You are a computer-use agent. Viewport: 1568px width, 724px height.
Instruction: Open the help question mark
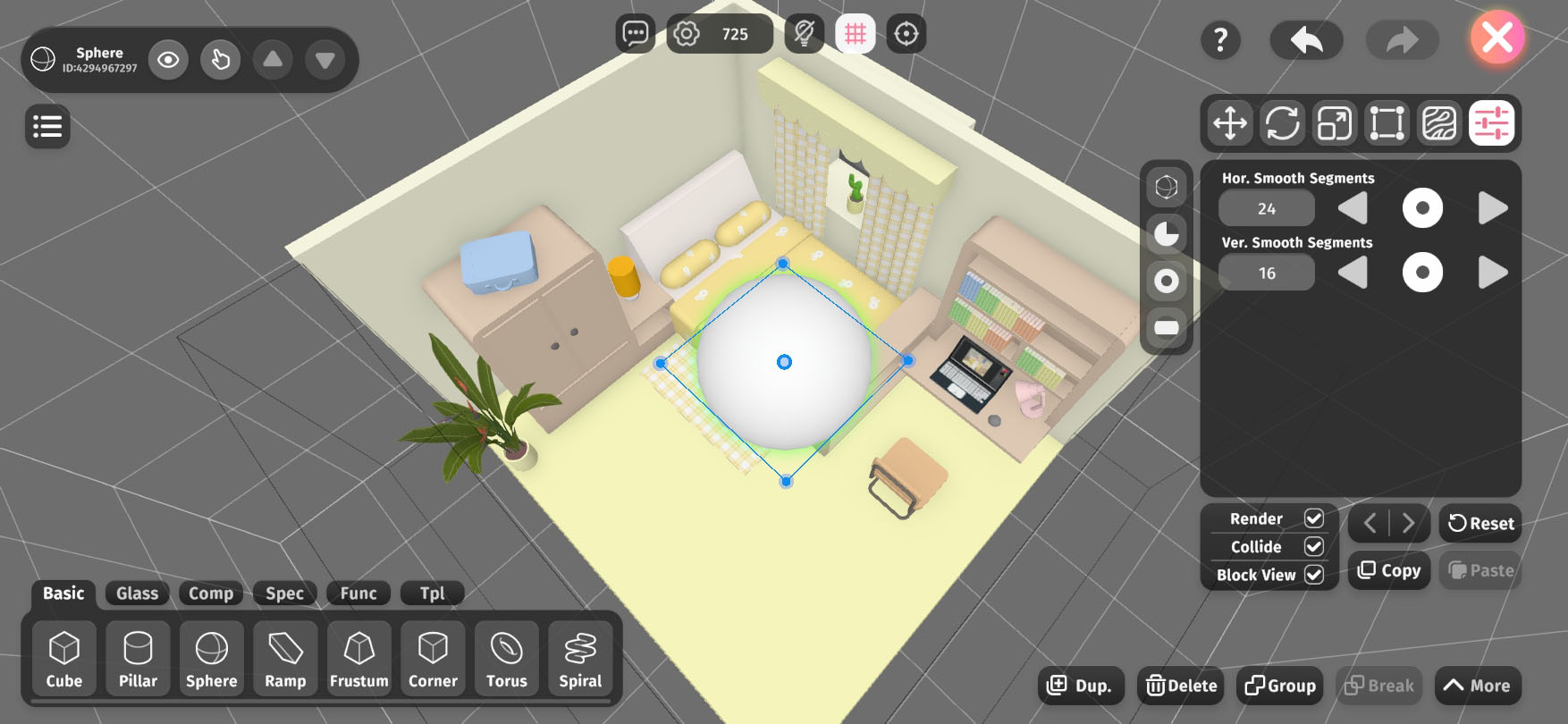tap(1220, 39)
